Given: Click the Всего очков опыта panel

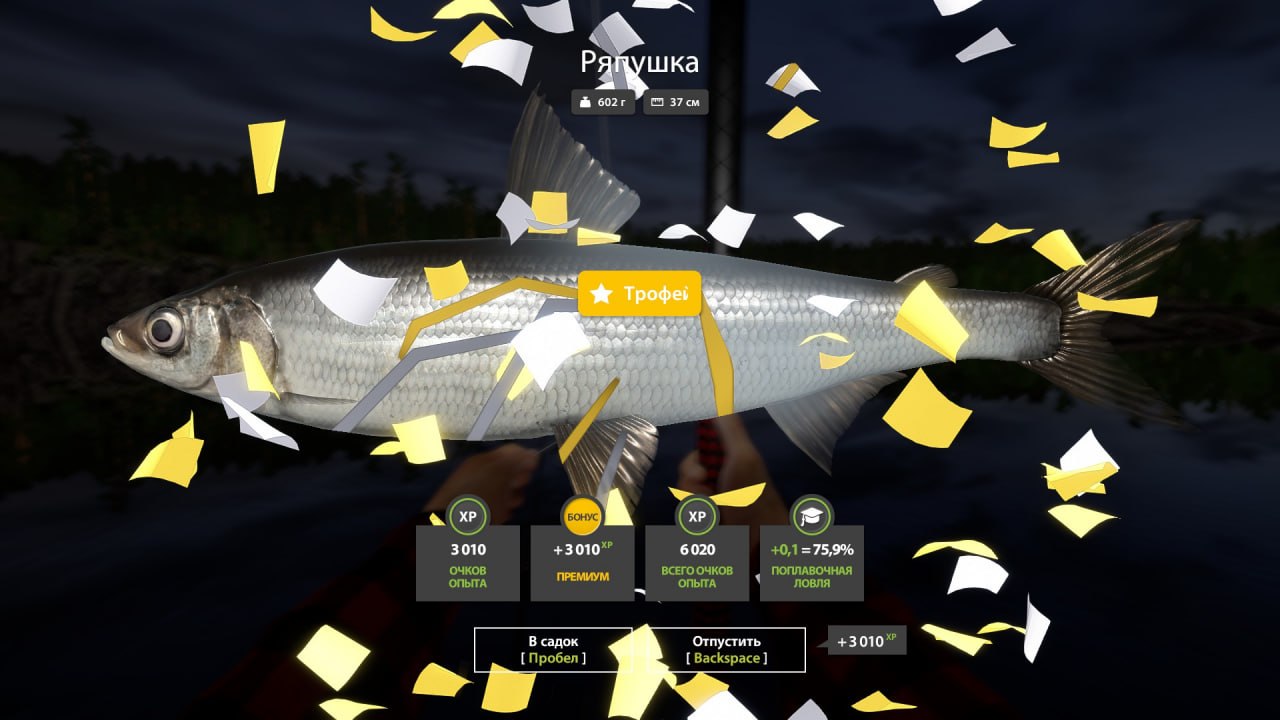Looking at the screenshot, I should (697, 563).
